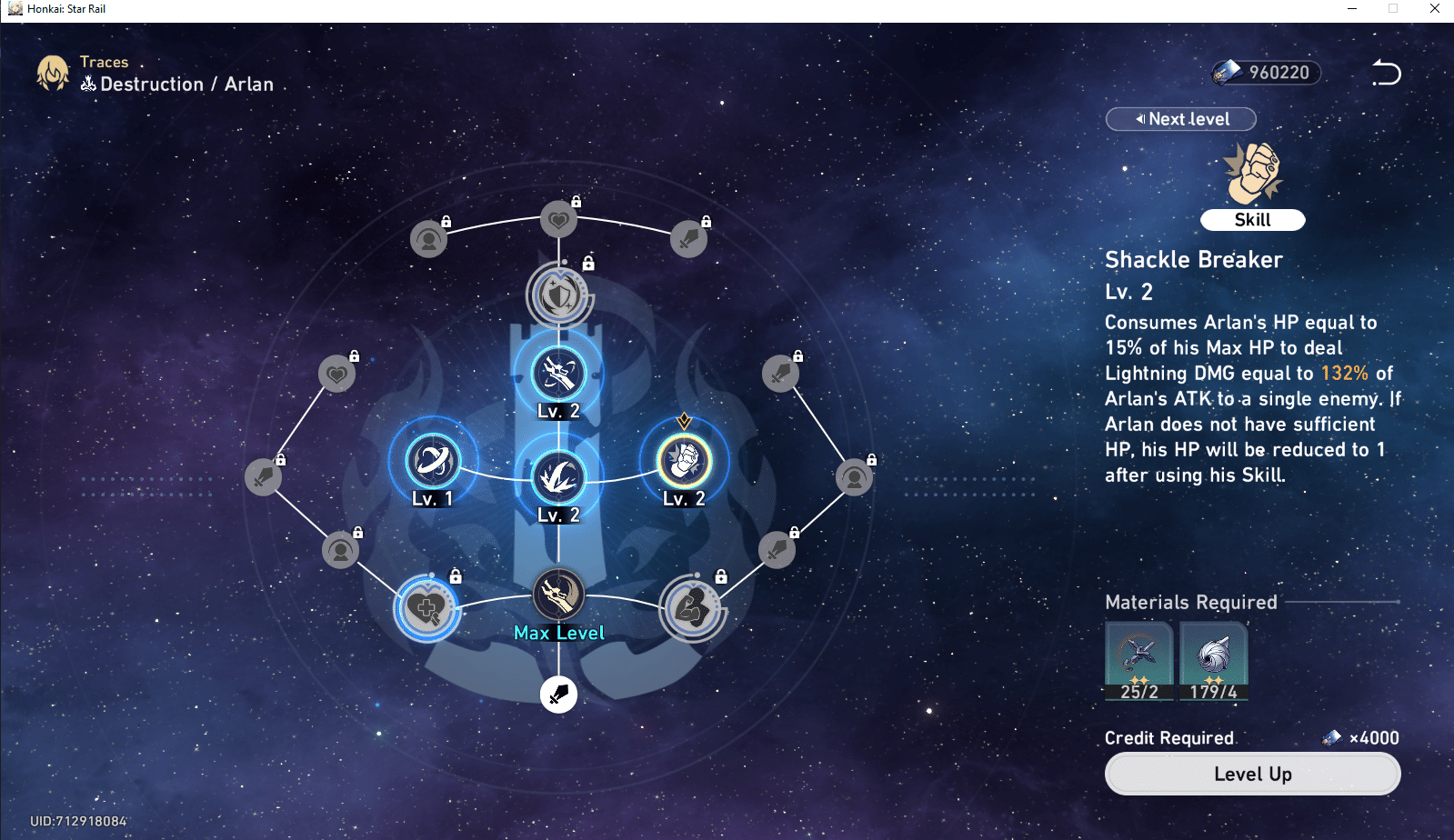Click the Next level button
This screenshot has width=1454, height=840.
click(1180, 119)
